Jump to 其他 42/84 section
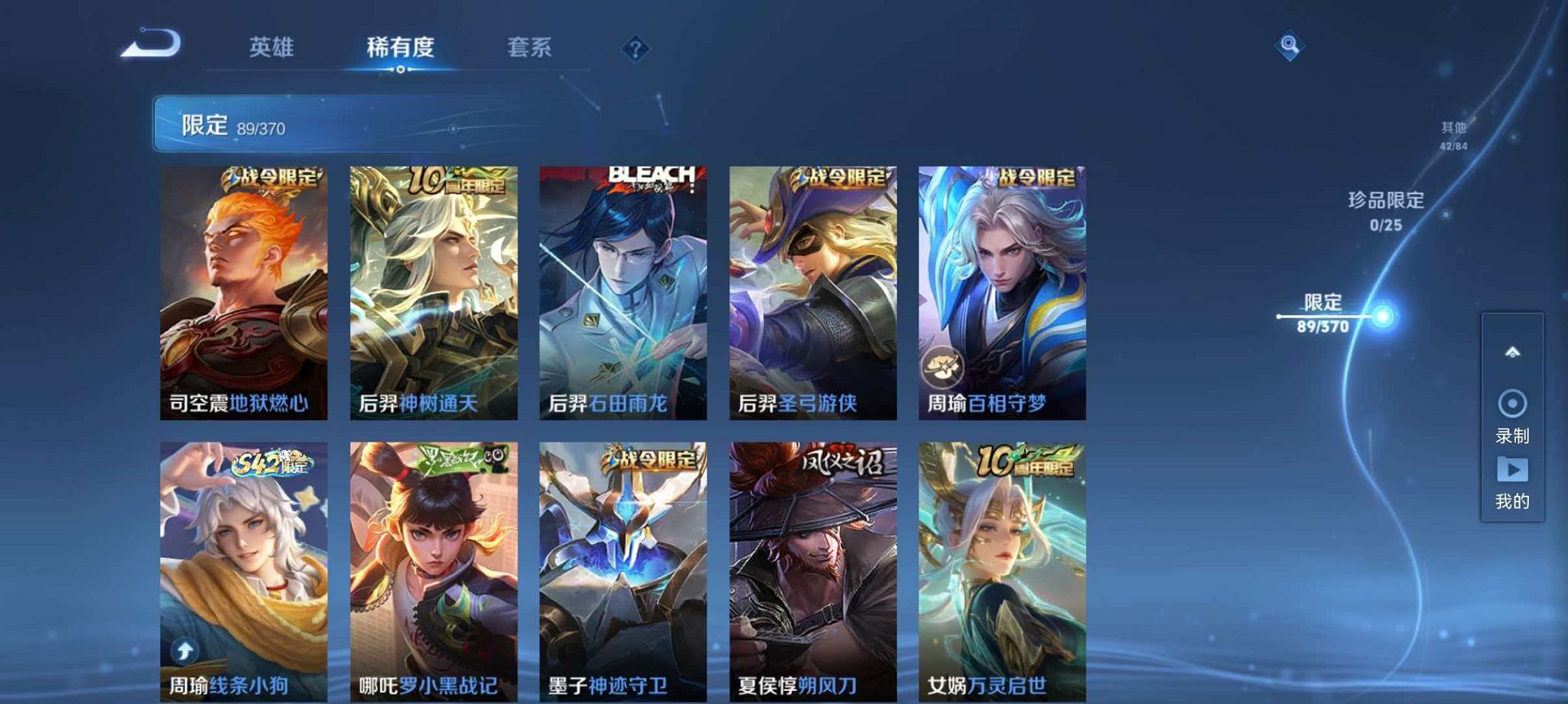The width and height of the screenshot is (1568, 704). (1452, 134)
